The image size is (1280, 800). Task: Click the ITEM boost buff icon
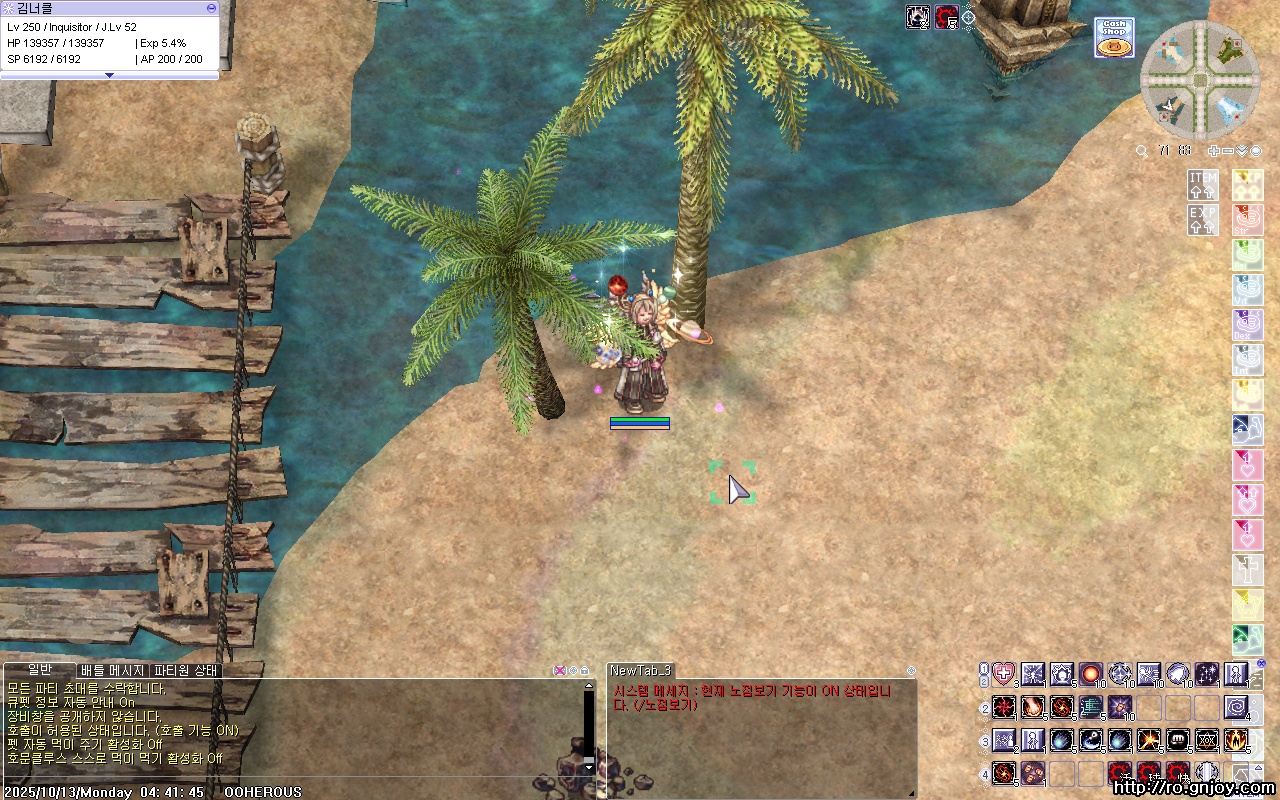(x=1203, y=184)
